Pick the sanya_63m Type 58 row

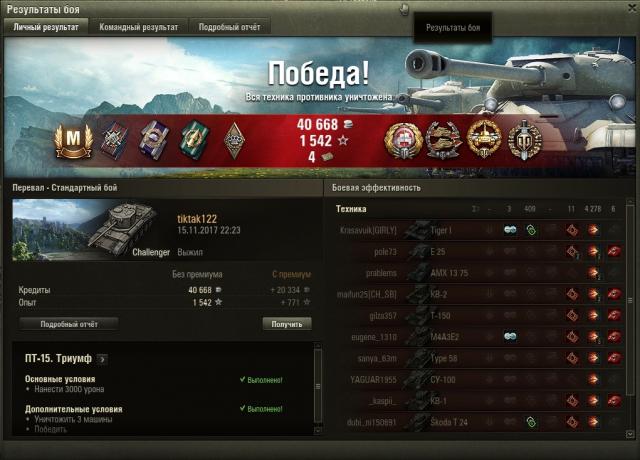coord(480,357)
